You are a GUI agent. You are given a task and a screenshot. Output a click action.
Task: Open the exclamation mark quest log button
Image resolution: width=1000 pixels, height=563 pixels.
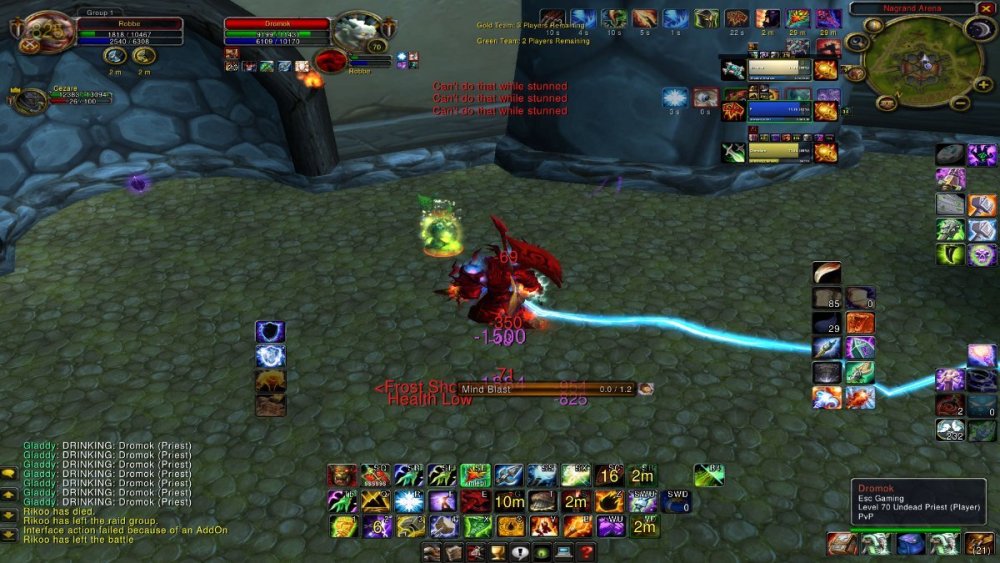click(519, 552)
